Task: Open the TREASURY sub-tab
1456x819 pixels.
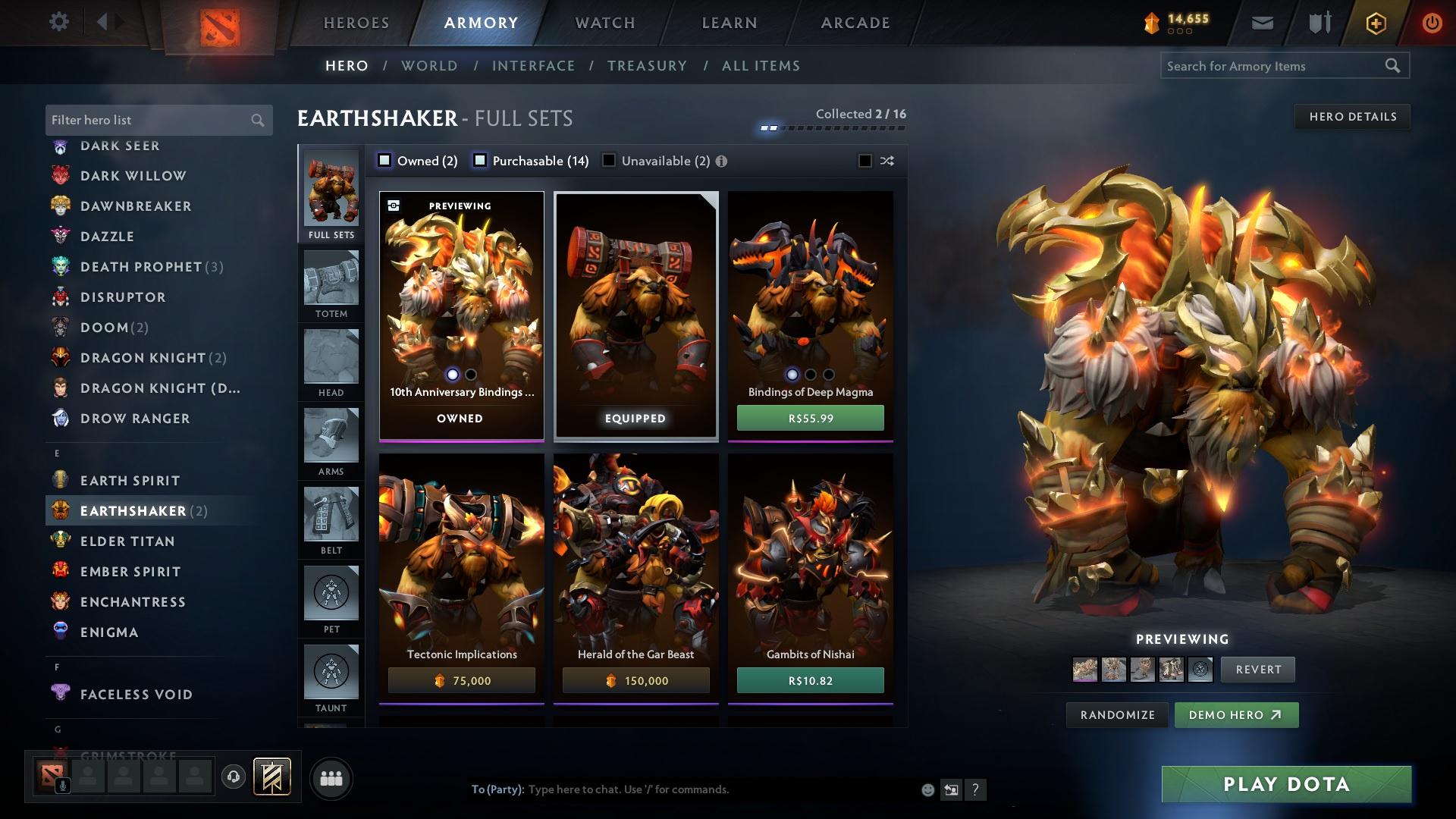Action: click(x=647, y=66)
